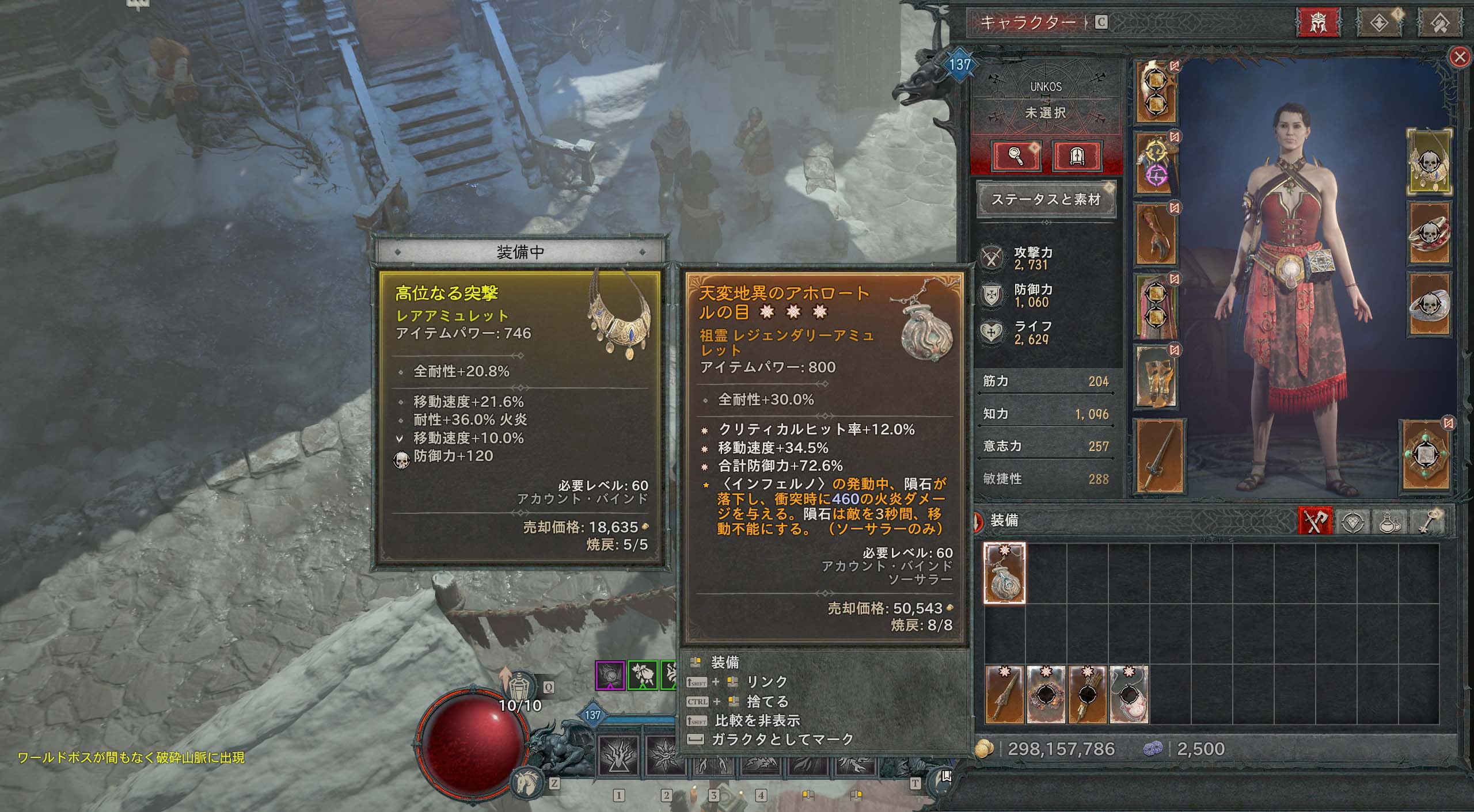Click the magnifying glass button under the title
1474x812 pixels.
click(x=1017, y=156)
